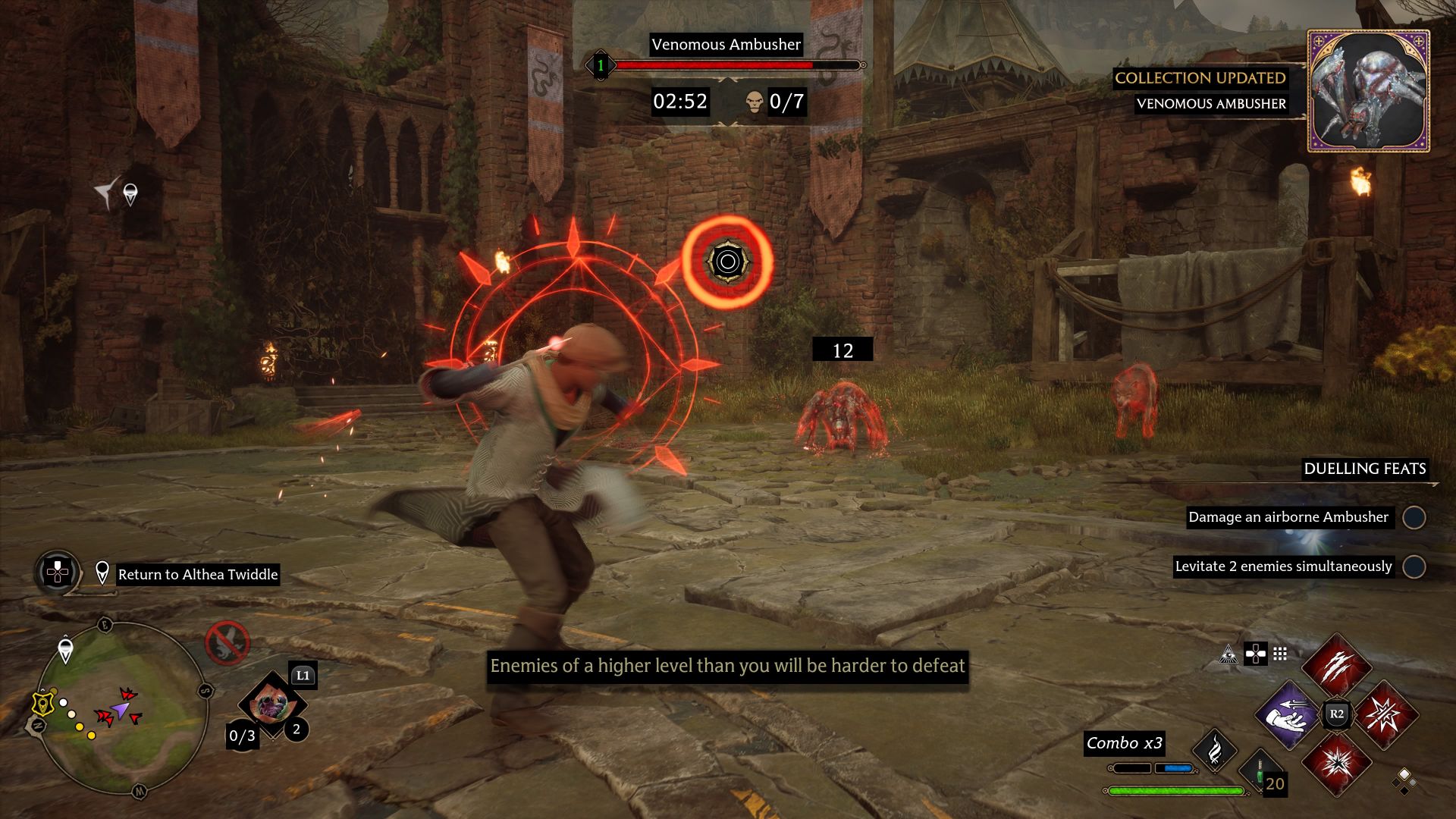Viewport: 1456px width, 819px height.
Task: Select the yellow shield quest marker on minimap
Action: coord(44,704)
